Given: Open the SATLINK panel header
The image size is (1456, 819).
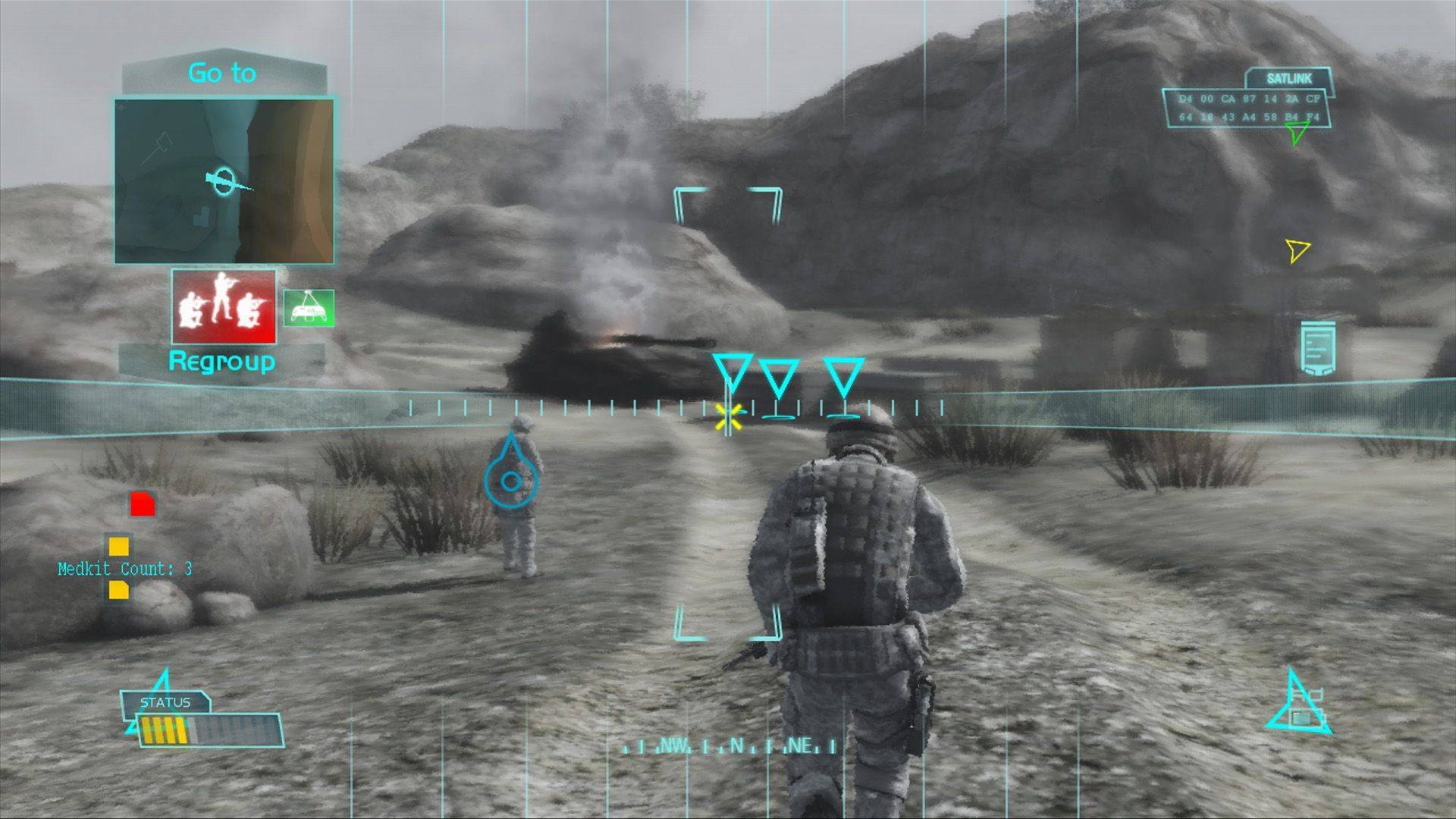Looking at the screenshot, I should point(1289,77).
